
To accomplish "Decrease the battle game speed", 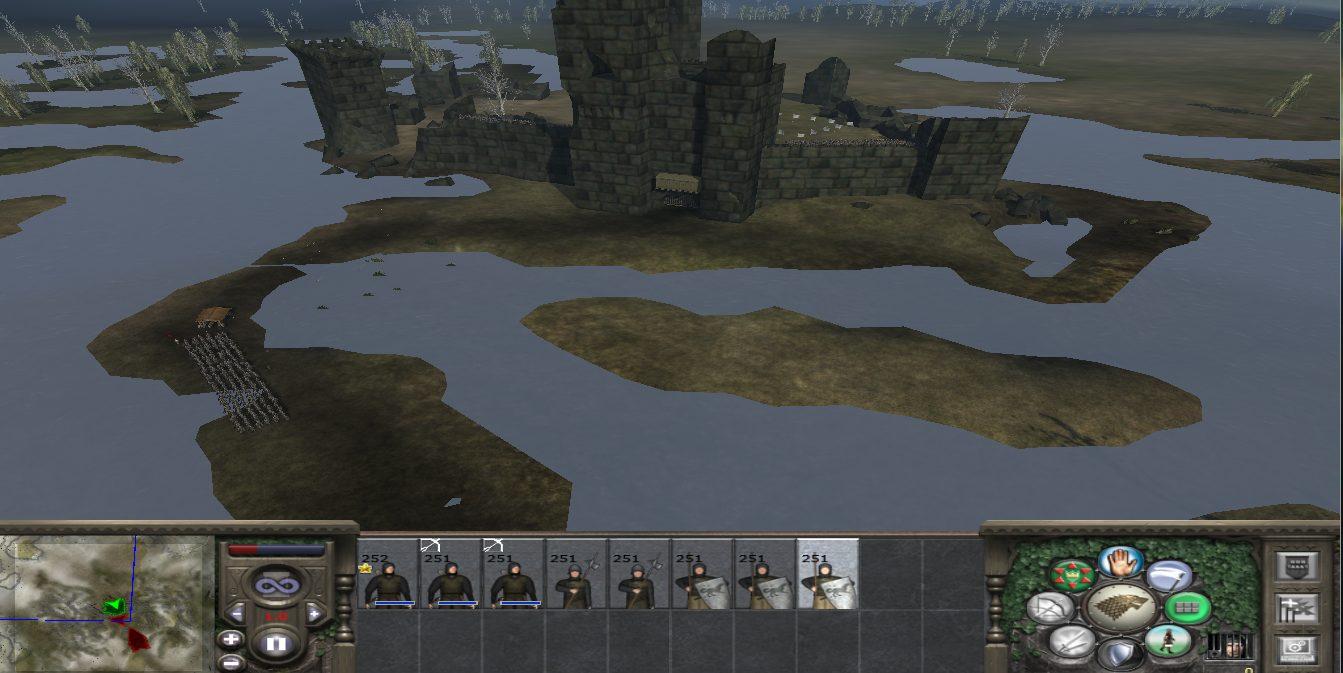I will pos(238,612).
